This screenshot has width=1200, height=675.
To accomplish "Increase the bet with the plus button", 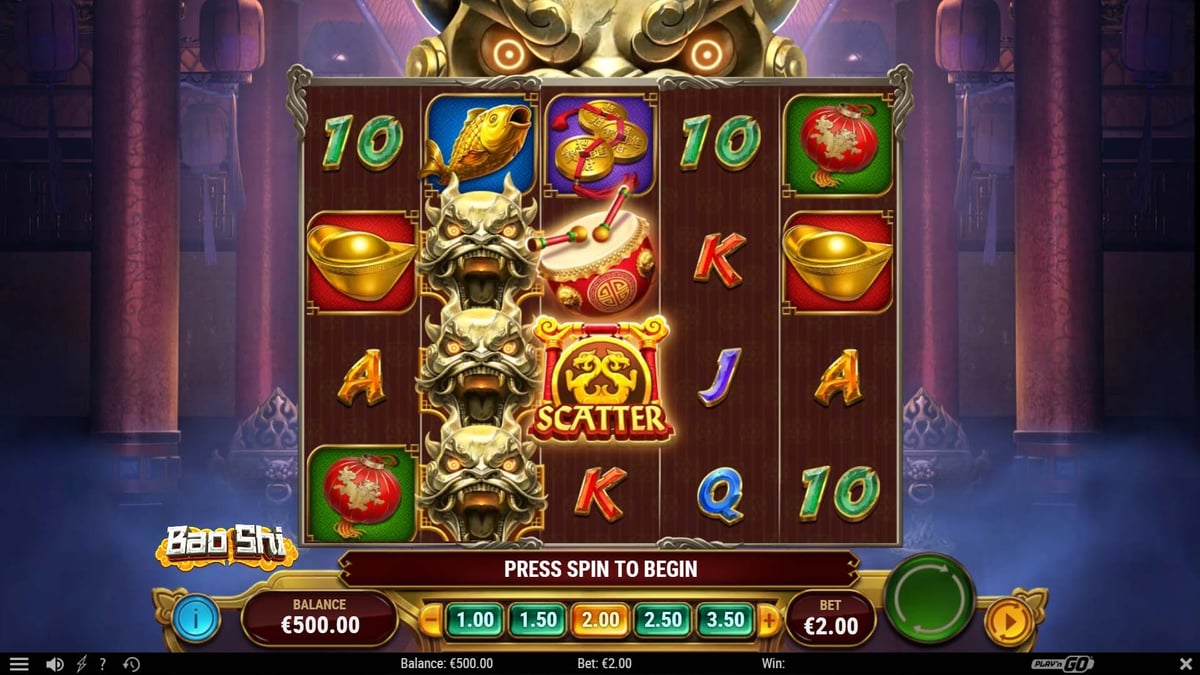I will (x=768, y=620).
